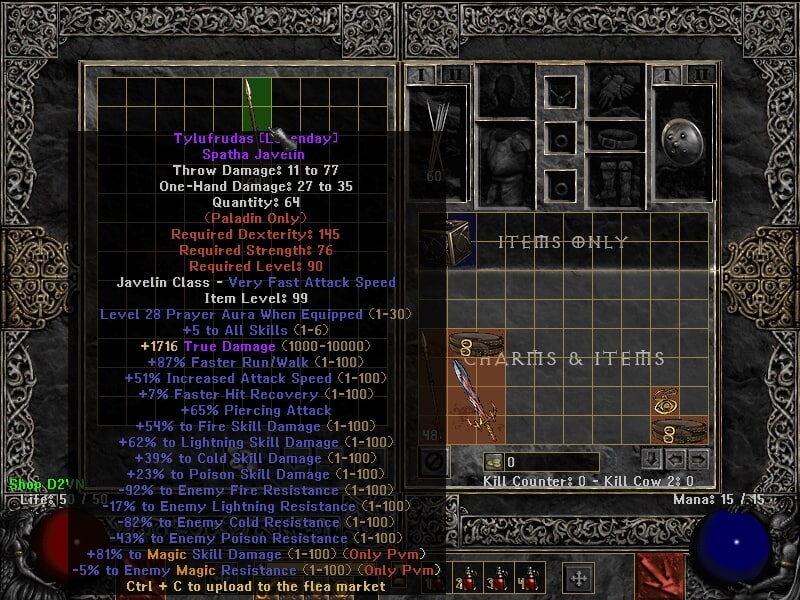Click the empty amulet slot
This screenshot has width=800, height=600.
pos(560,95)
